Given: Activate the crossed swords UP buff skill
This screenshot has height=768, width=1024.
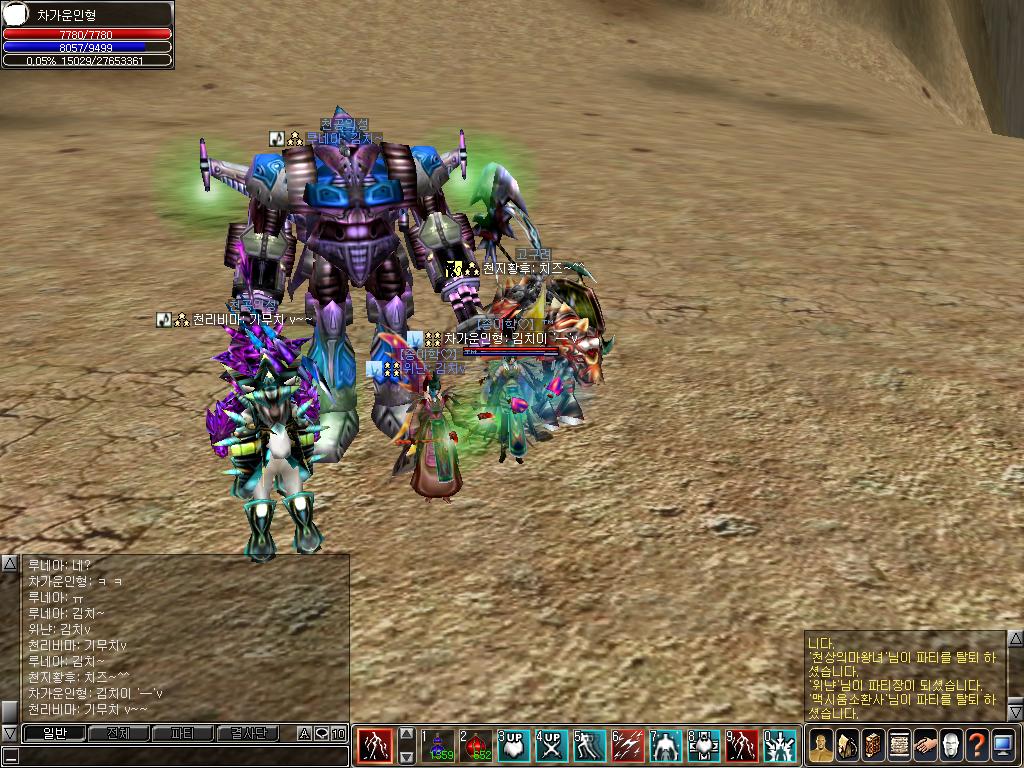Looking at the screenshot, I should 552,746.
